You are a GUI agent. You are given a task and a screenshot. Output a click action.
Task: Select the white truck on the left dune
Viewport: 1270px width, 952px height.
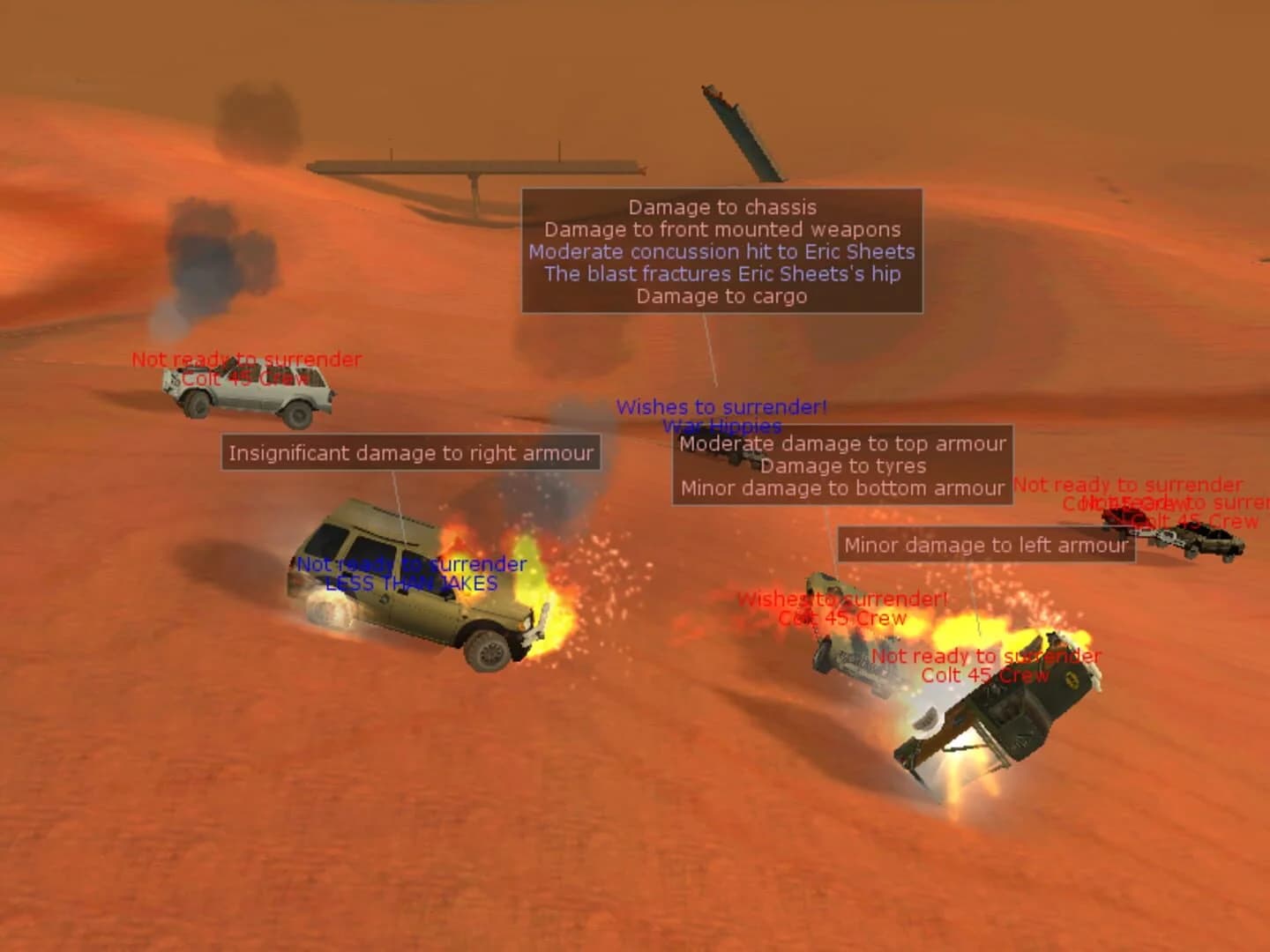coord(251,397)
